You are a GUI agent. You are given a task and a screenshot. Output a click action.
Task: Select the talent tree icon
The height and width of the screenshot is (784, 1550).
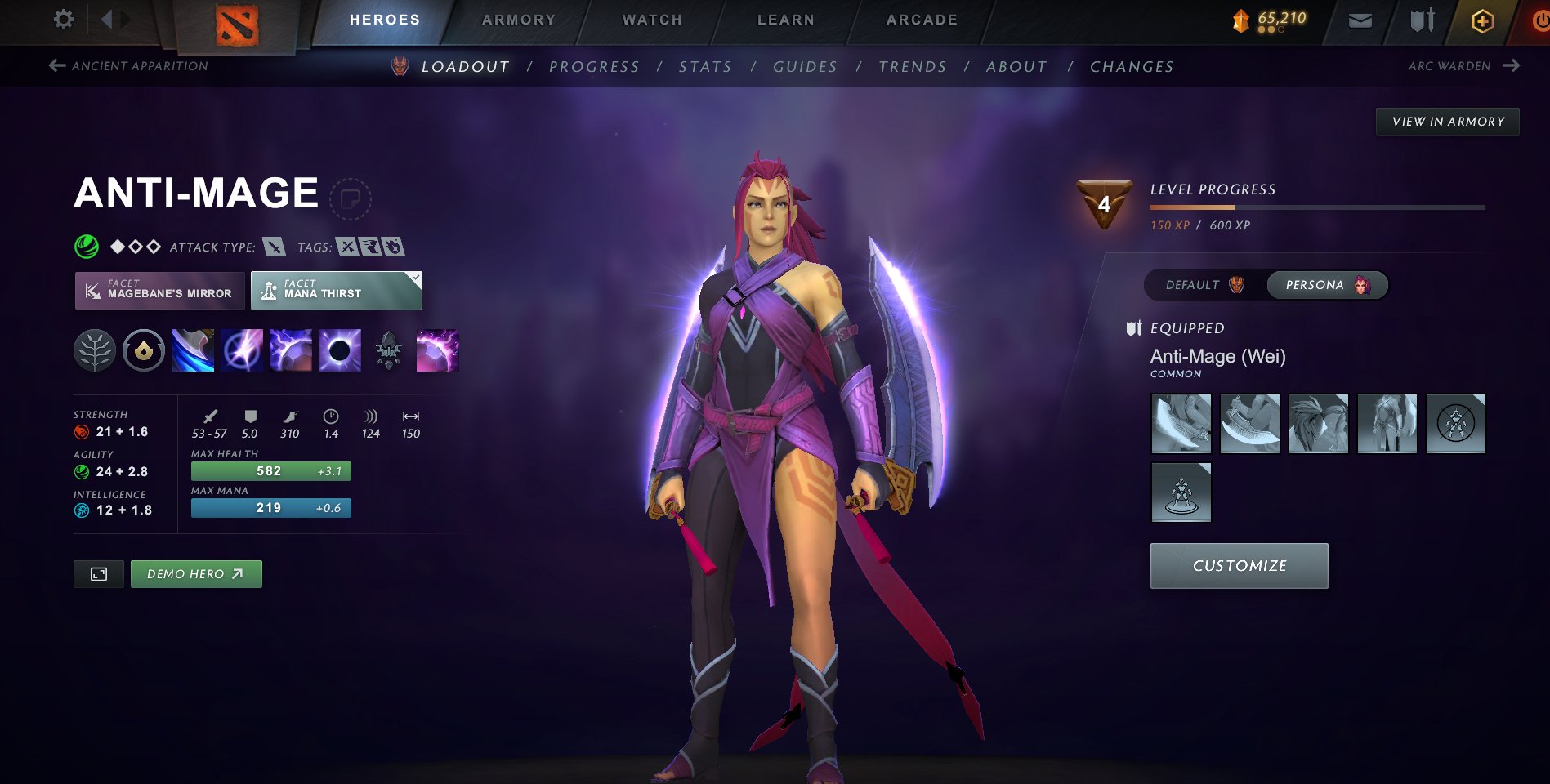click(x=95, y=351)
